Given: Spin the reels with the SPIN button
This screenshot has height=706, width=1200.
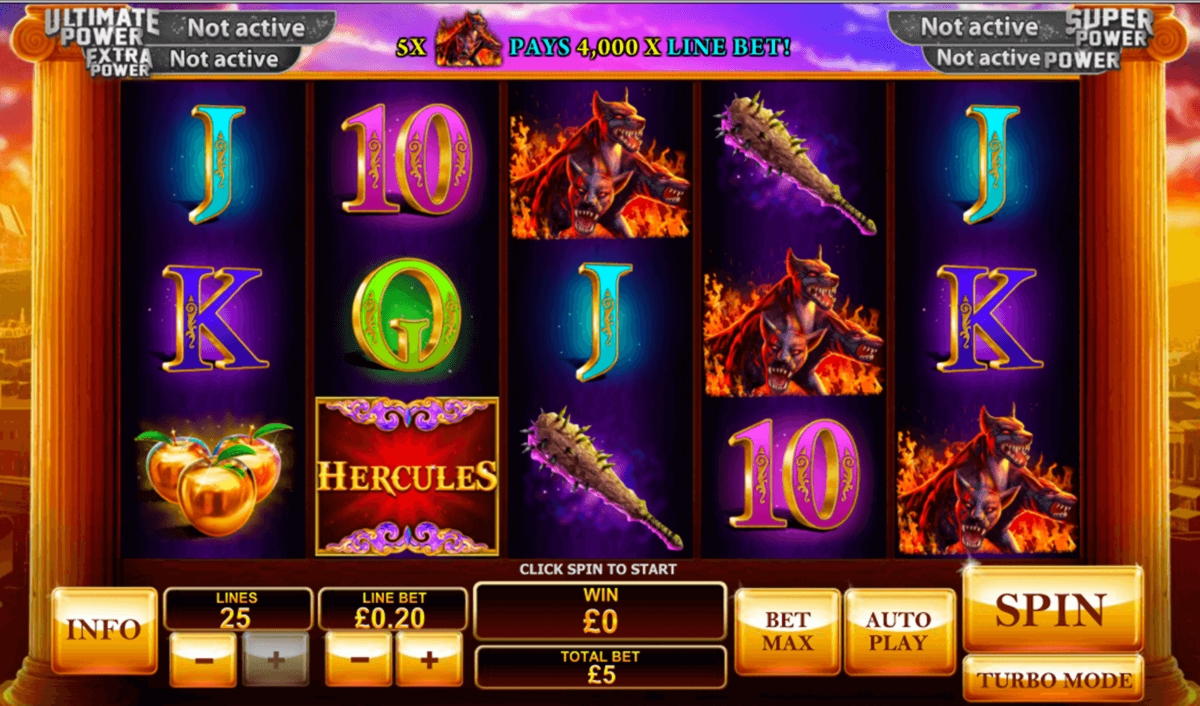Looking at the screenshot, I should 1052,608.
